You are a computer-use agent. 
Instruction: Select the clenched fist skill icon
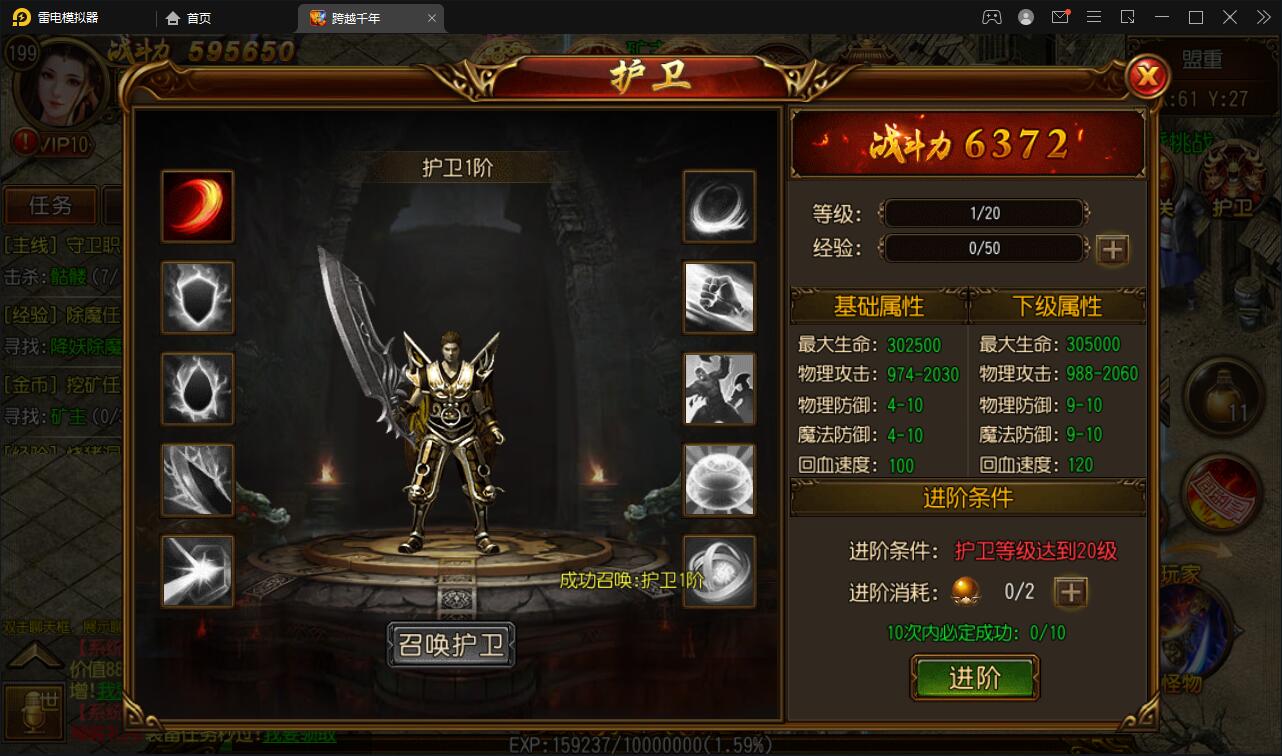pos(719,297)
